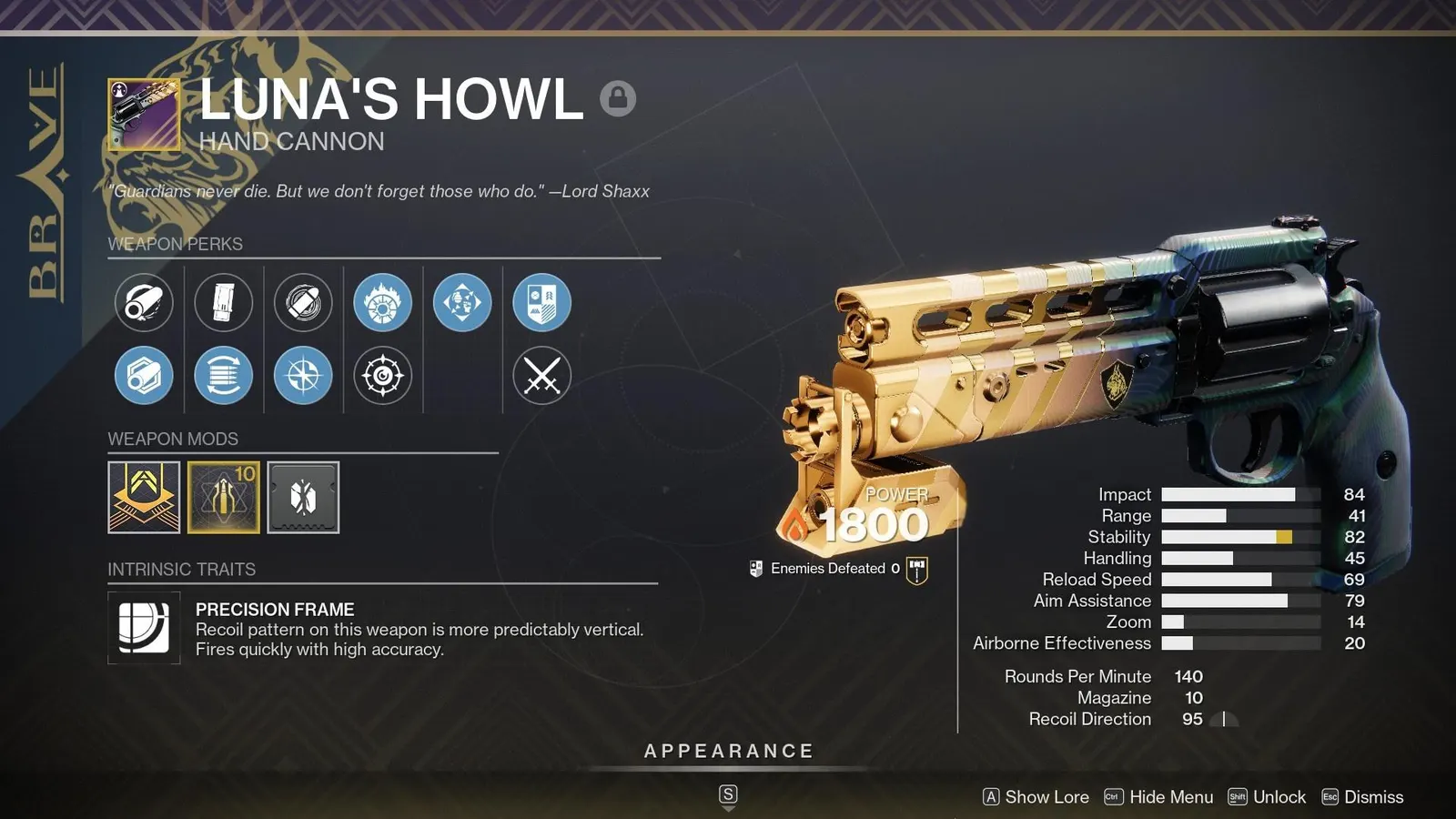Select the flaming ring trait perk

[383, 304]
